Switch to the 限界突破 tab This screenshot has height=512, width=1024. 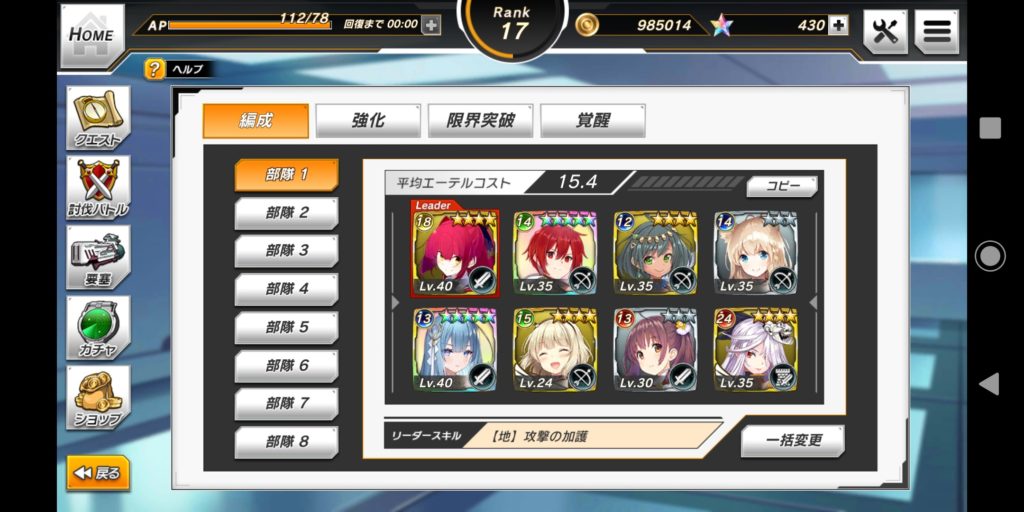(480, 121)
